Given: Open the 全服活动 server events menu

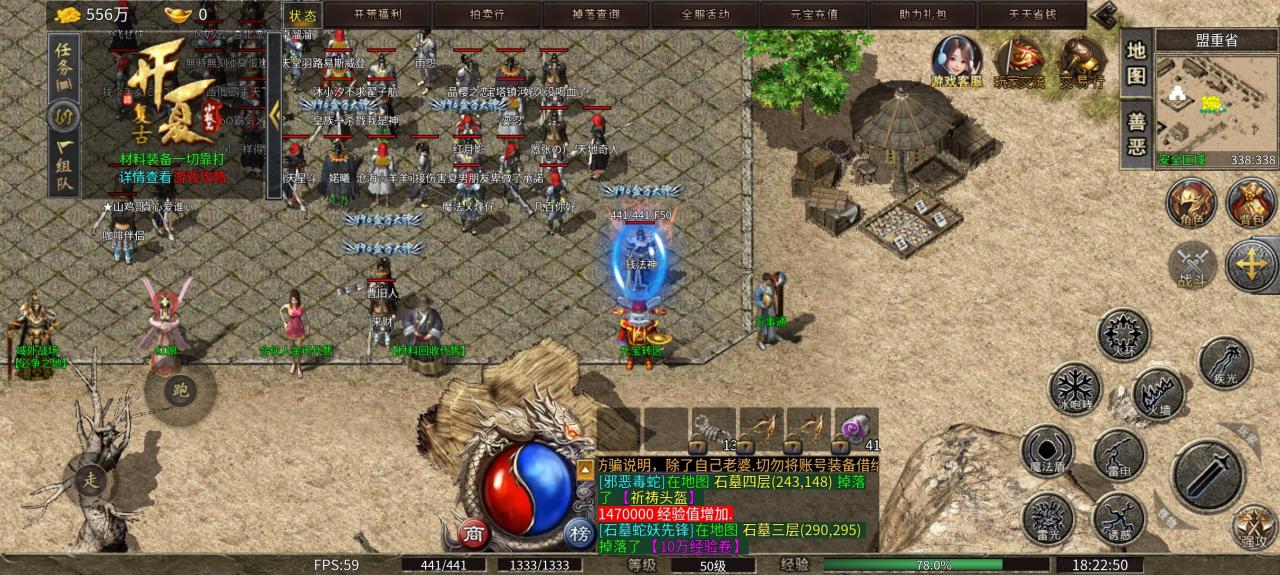Looking at the screenshot, I should coord(704,15).
